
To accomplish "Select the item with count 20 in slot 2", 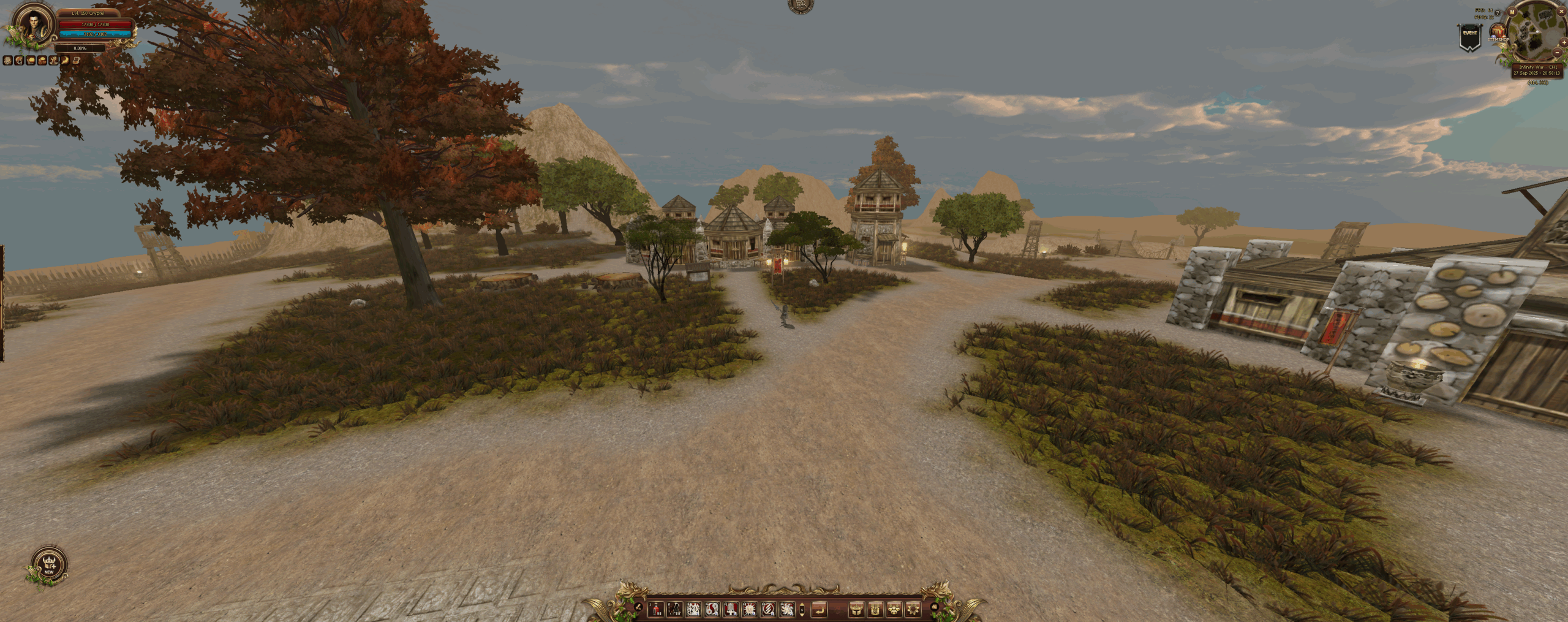I will (x=674, y=609).
